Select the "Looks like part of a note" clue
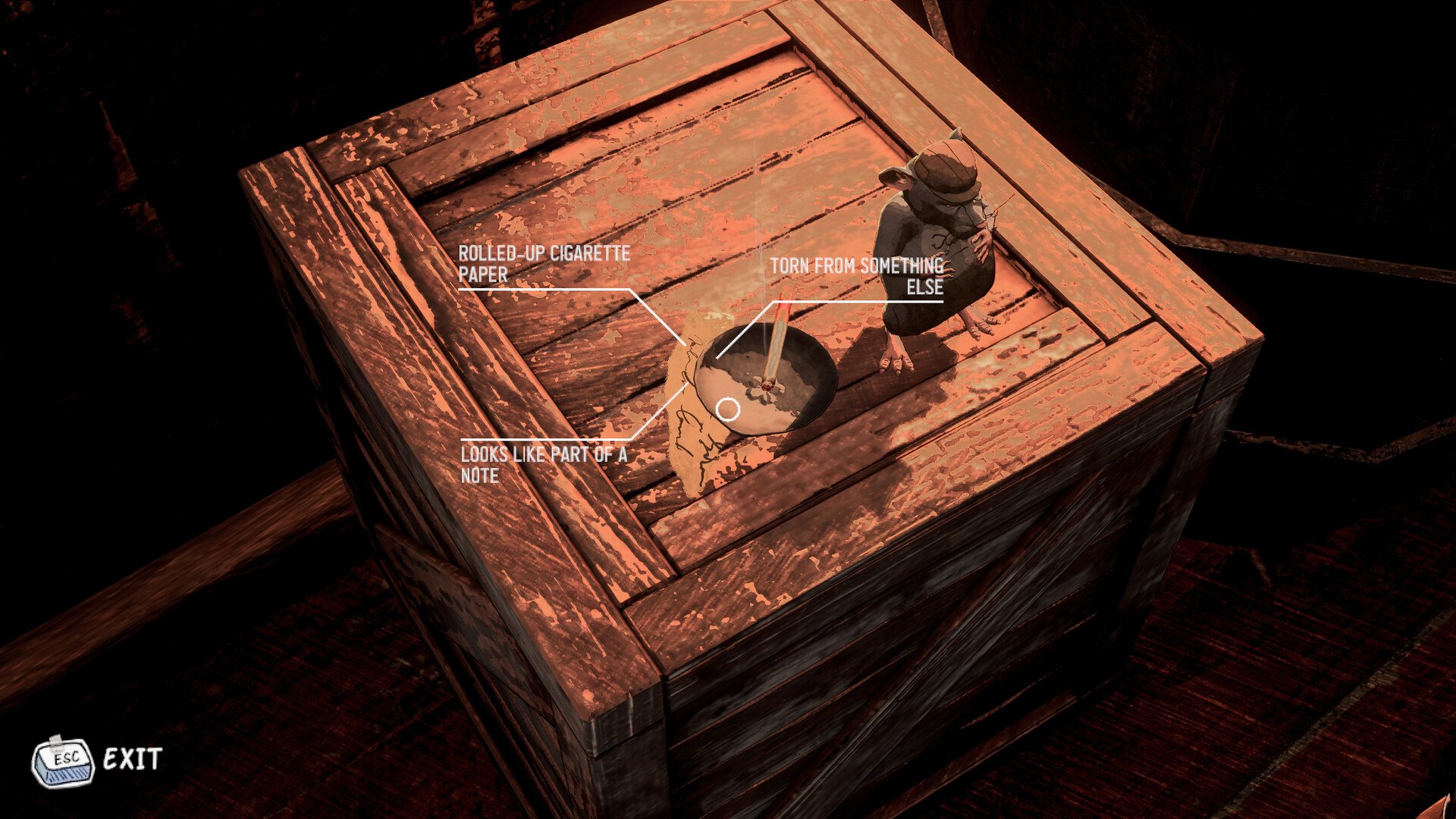This screenshot has width=1456, height=819. (x=544, y=465)
